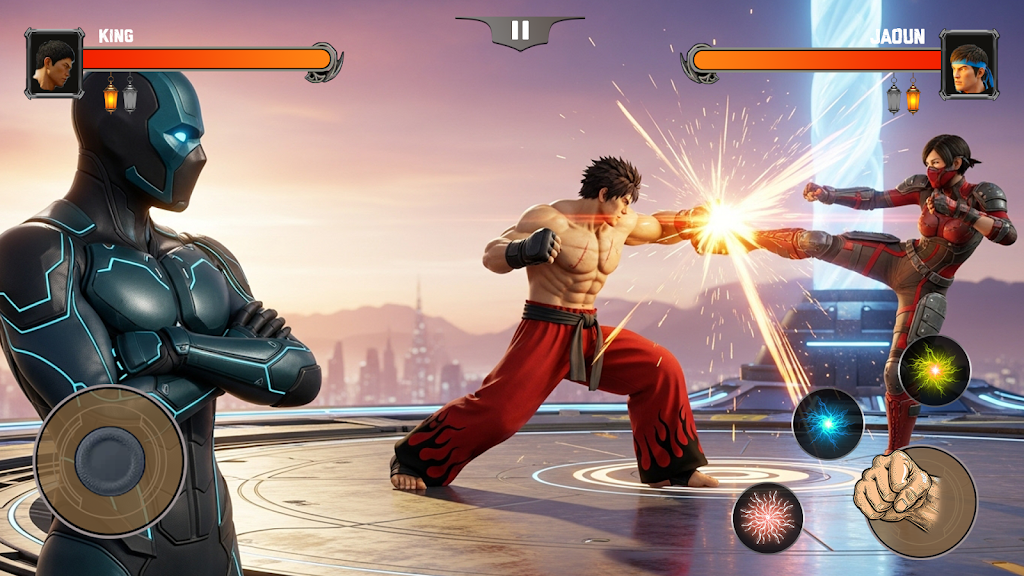
Task: Click the virtual movement joystick
Action: coord(110,460)
